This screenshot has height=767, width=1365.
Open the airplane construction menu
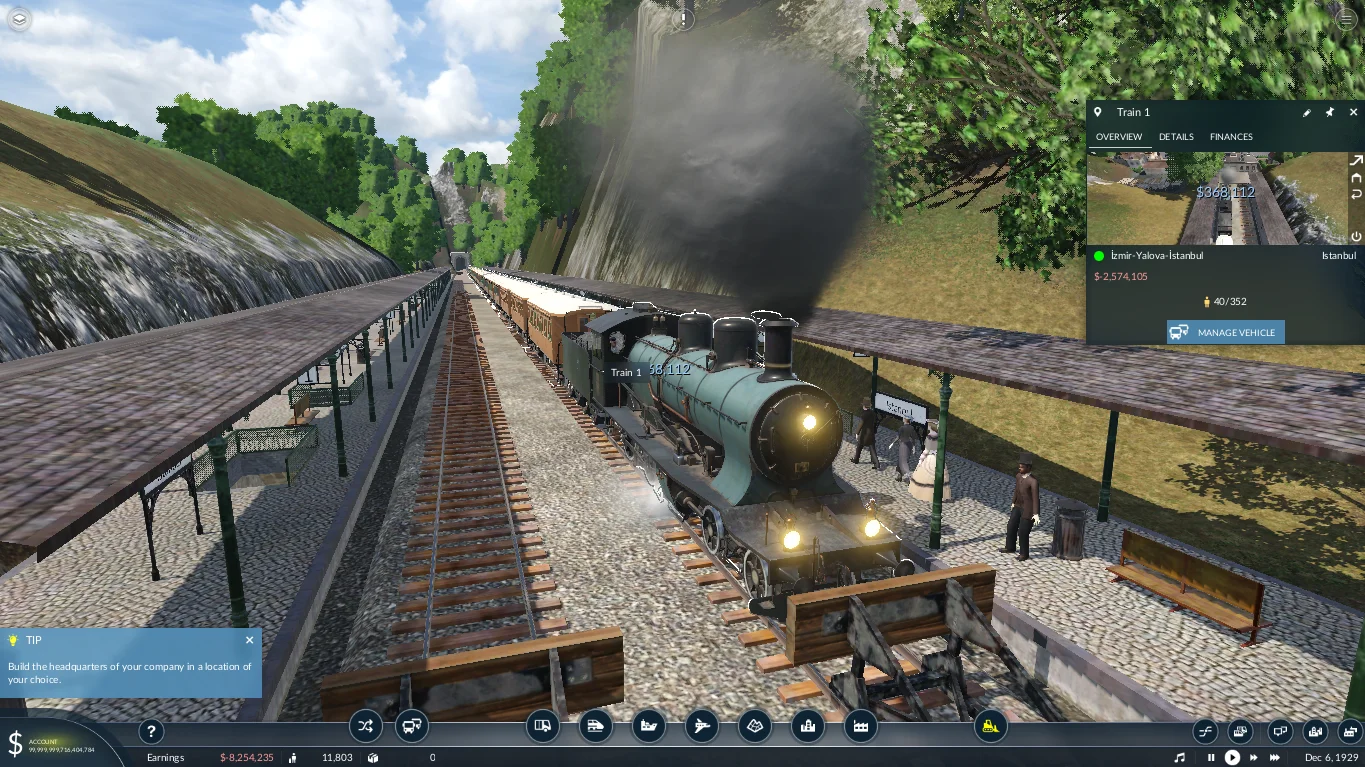(702, 726)
